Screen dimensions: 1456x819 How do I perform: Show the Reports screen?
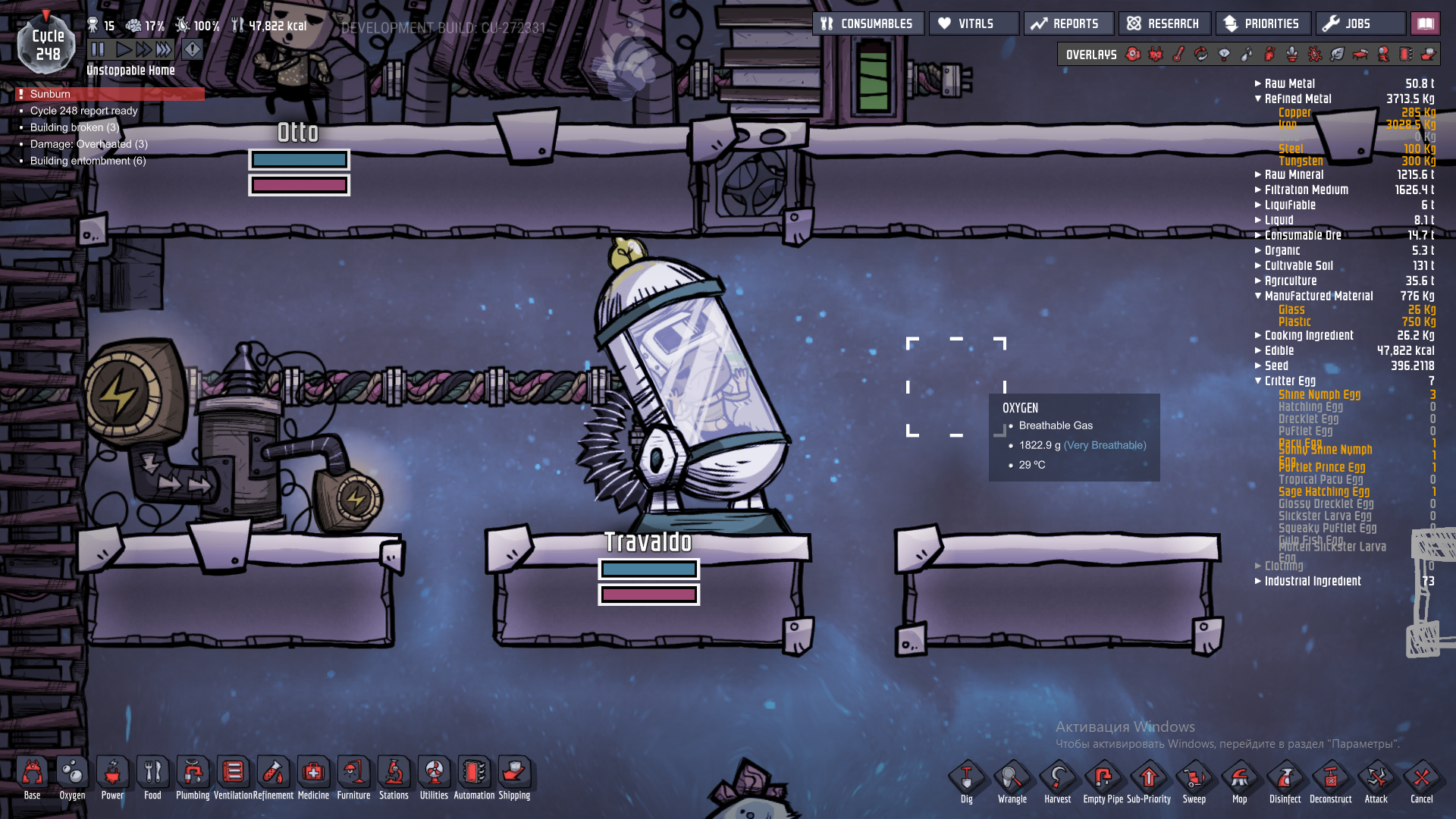pos(1068,24)
